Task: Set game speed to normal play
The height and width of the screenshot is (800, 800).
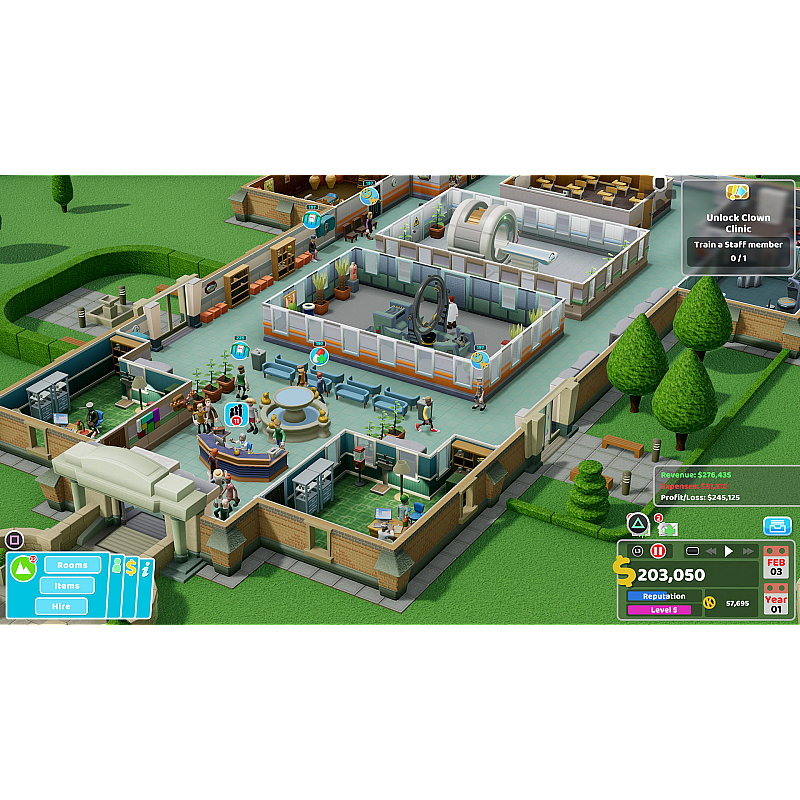Action: [729, 551]
